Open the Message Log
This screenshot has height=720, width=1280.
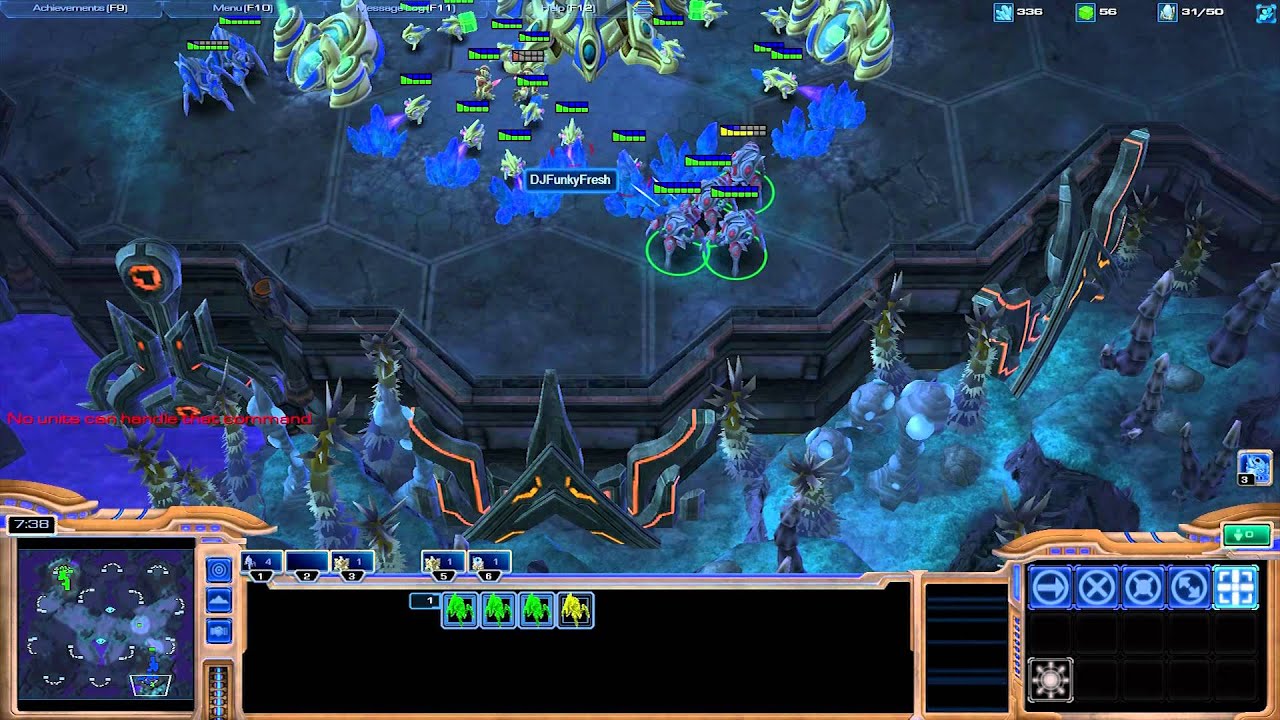405,8
